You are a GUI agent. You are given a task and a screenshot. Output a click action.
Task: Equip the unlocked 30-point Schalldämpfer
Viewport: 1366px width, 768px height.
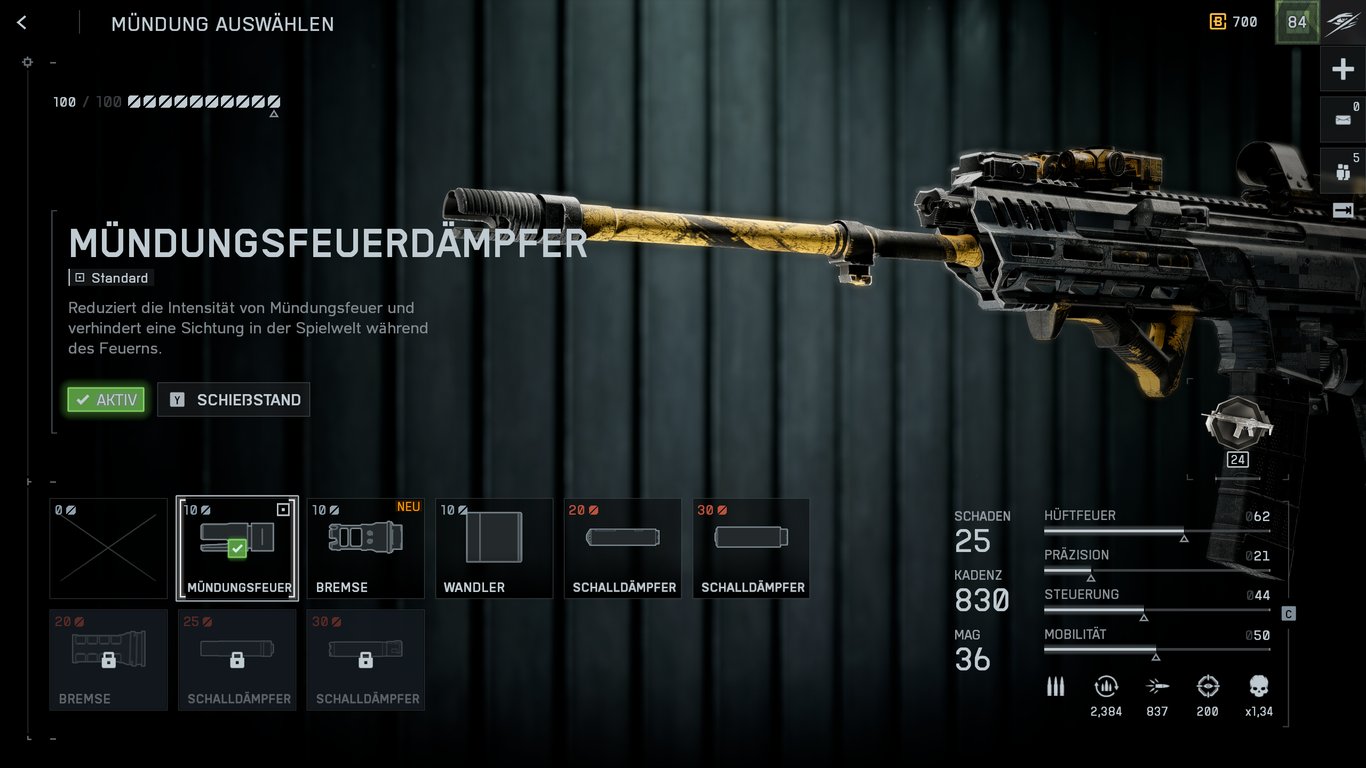pos(751,548)
